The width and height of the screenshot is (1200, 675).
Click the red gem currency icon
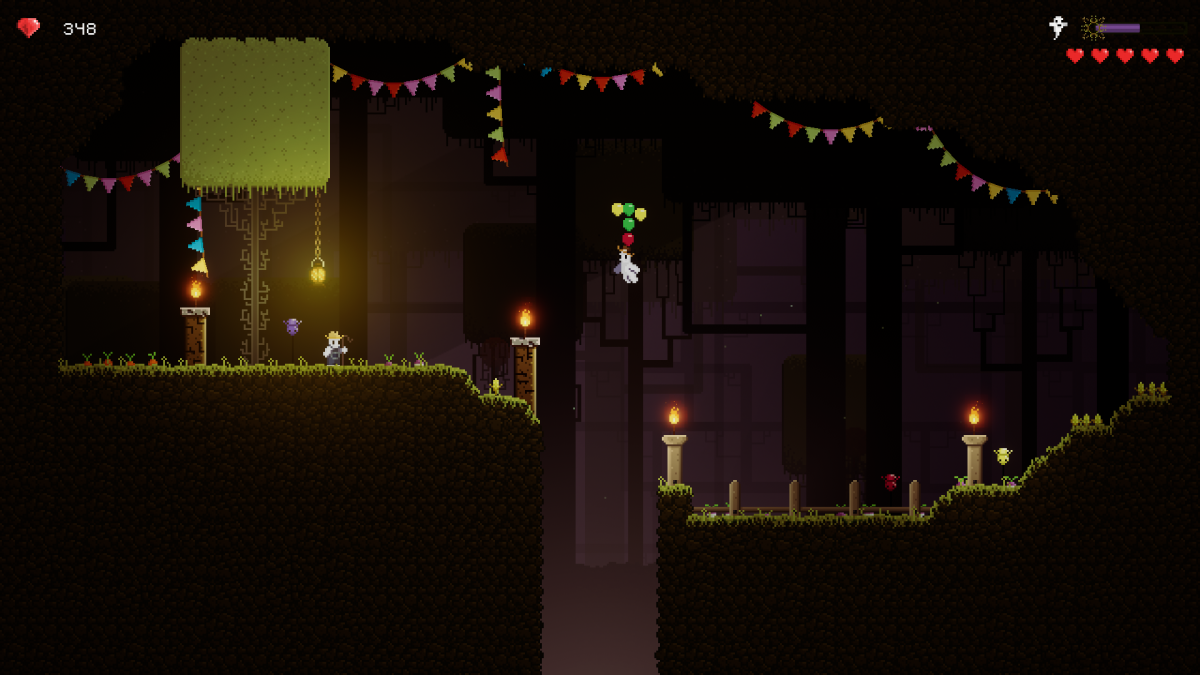(29, 28)
